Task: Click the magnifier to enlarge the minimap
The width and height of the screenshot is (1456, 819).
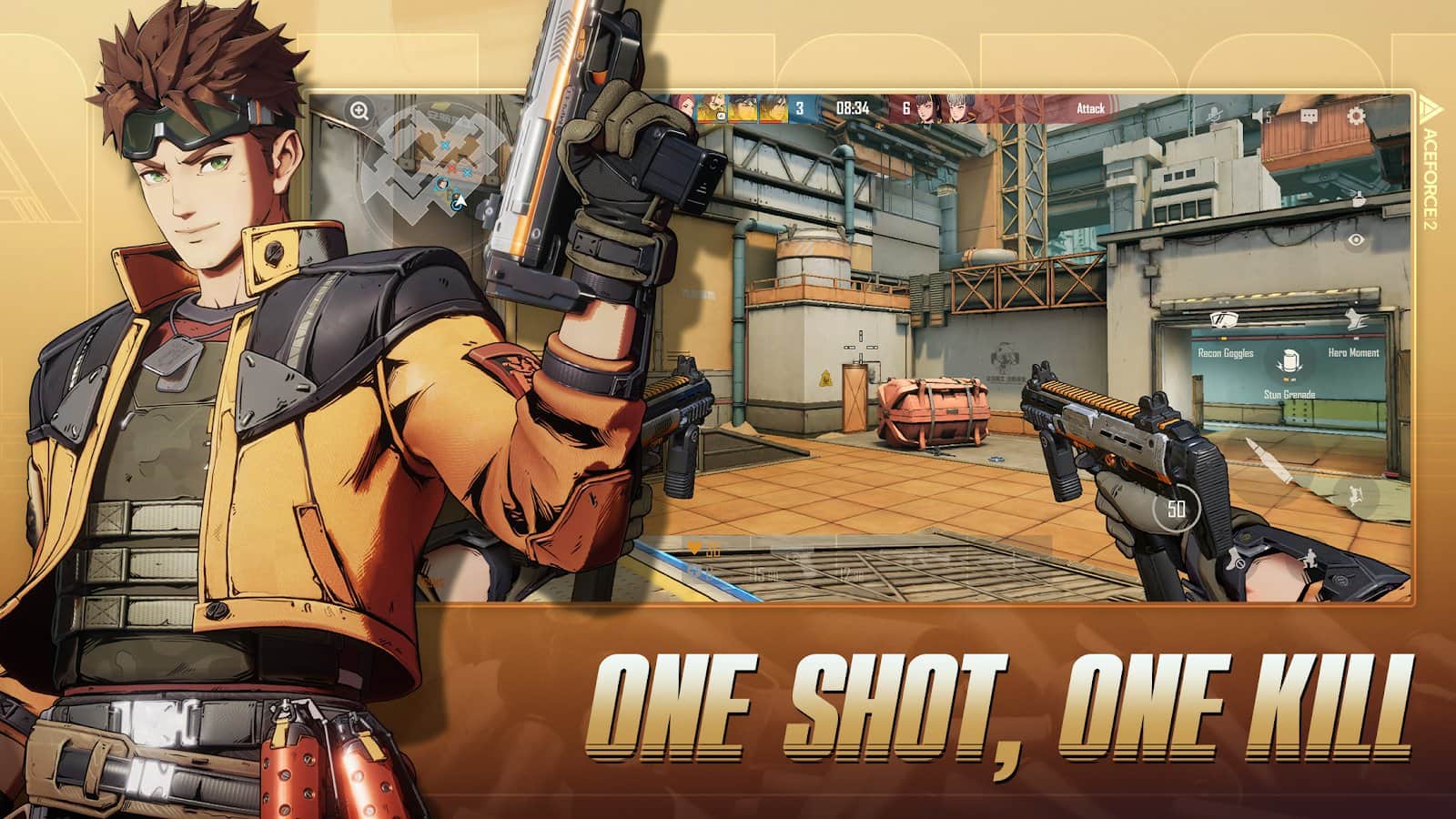Action: pos(357,111)
